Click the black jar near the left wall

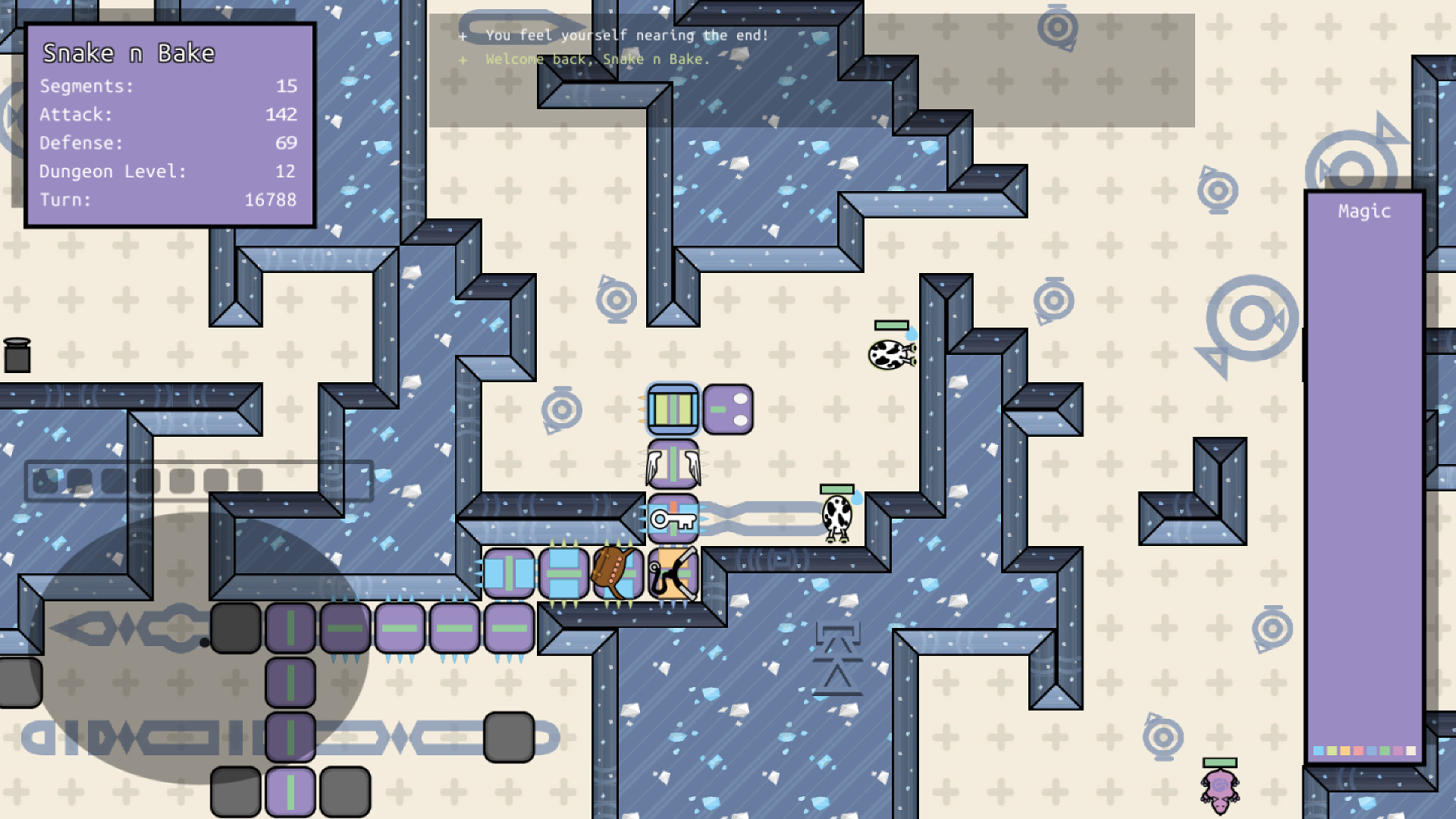(x=19, y=354)
